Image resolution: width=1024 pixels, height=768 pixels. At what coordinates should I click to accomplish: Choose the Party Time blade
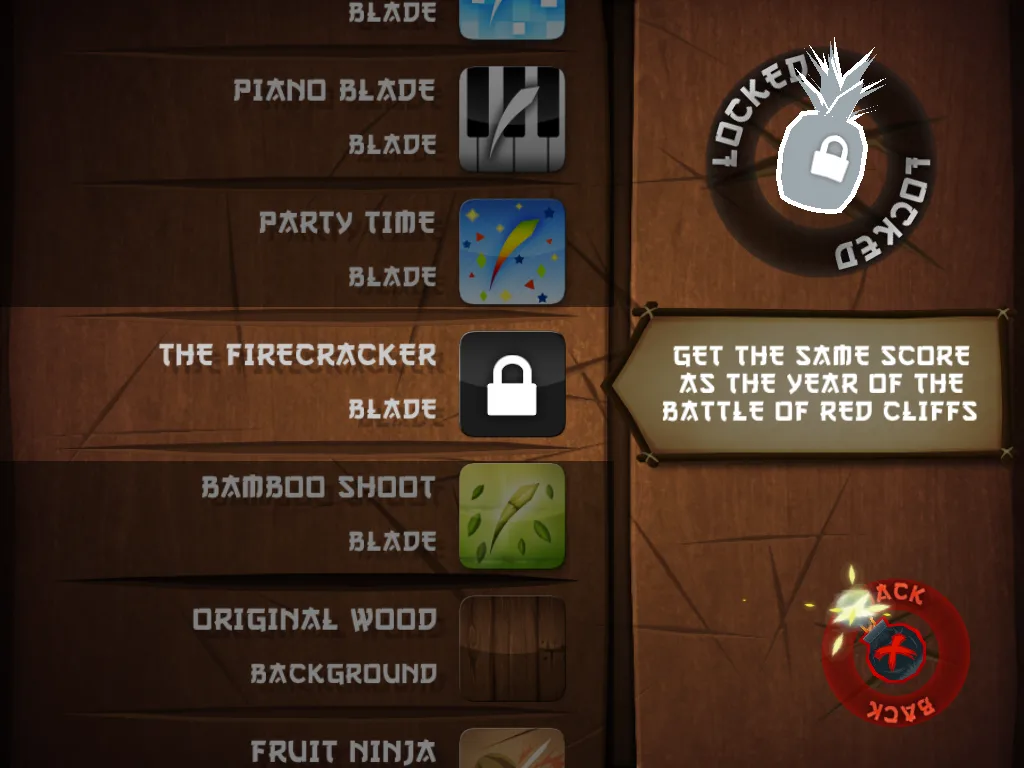tap(512, 251)
